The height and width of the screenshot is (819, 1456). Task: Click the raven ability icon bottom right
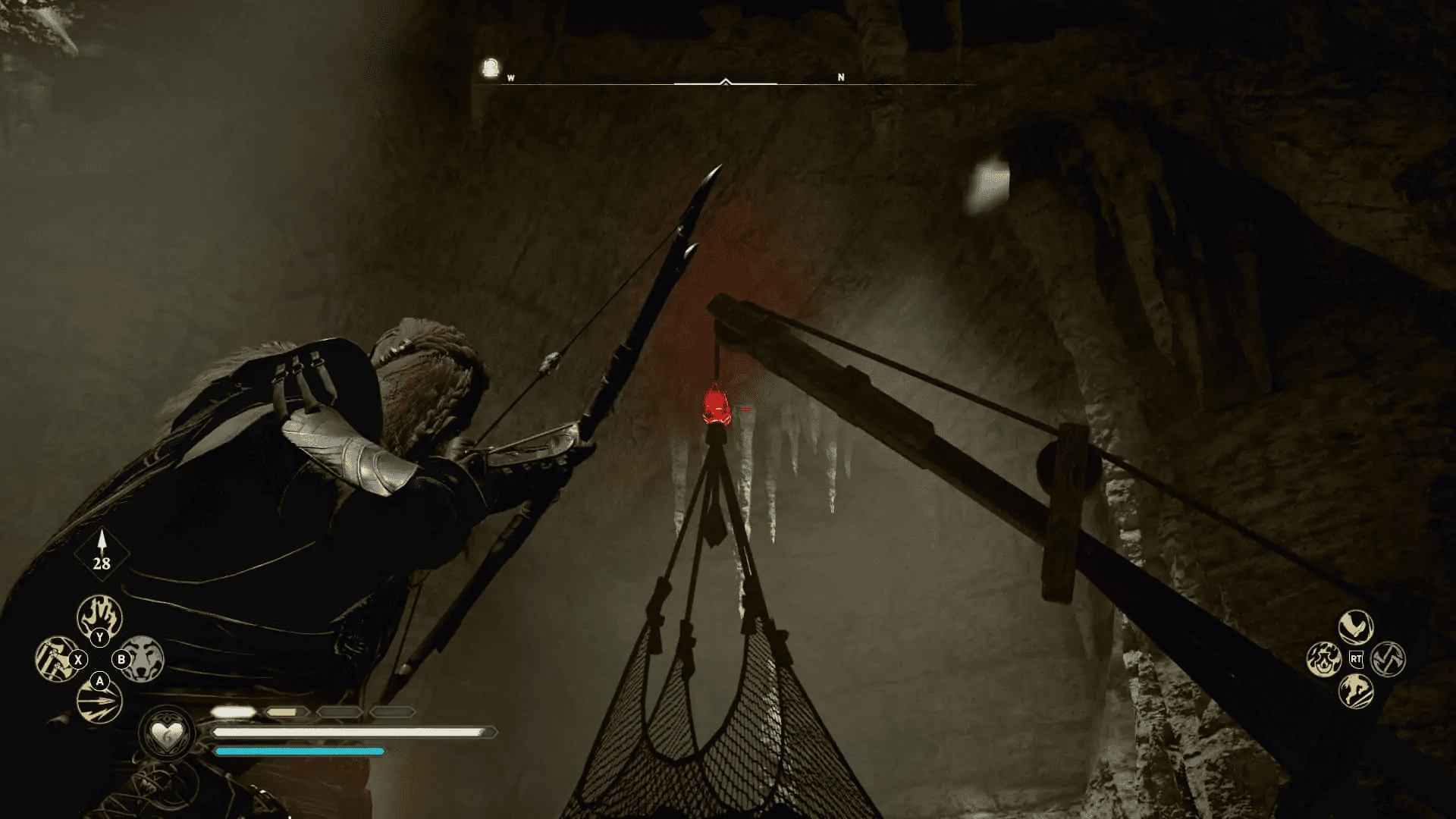pyautogui.click(x=1355, y=626)
